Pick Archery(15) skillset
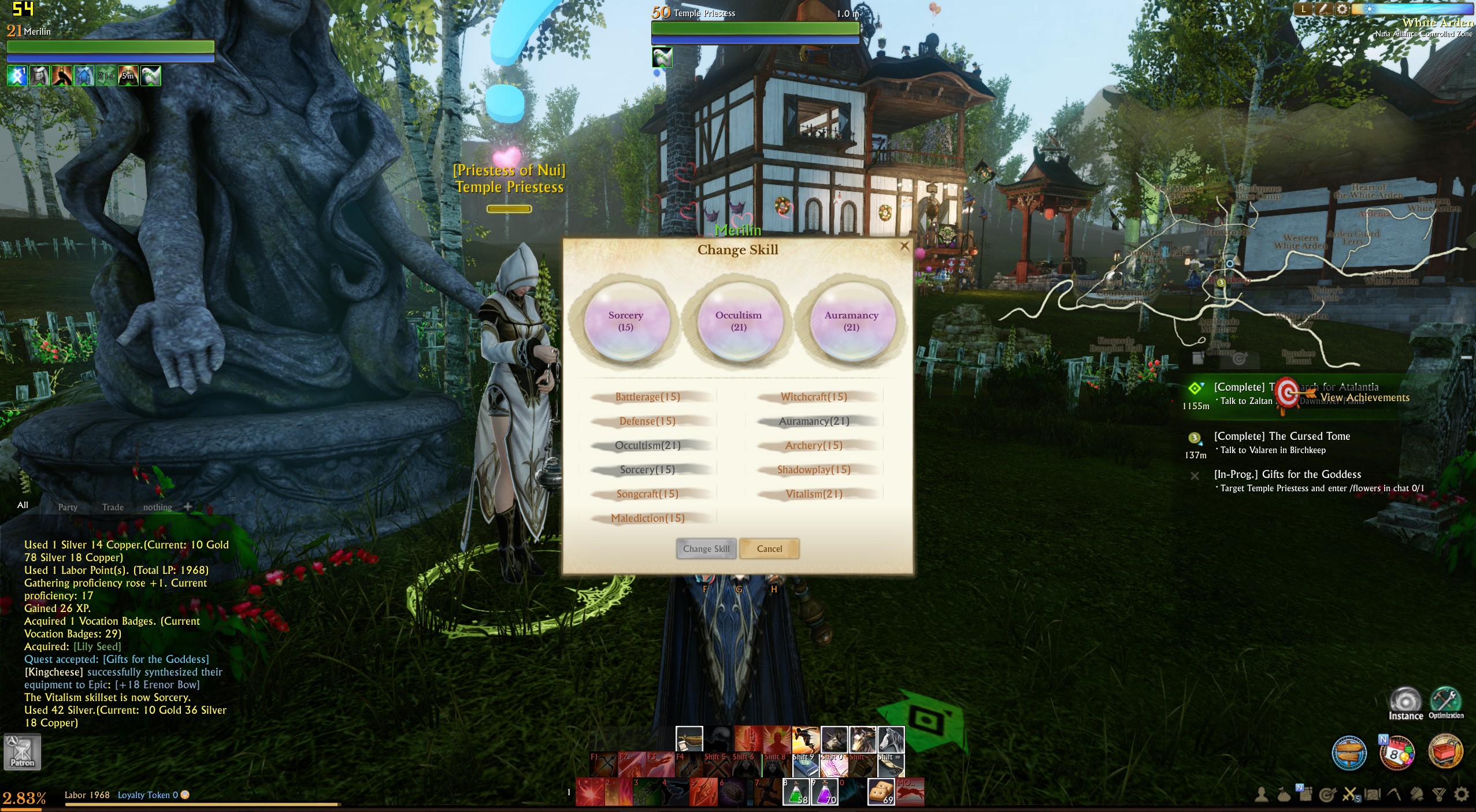Viewport: 1476px width, 812px height. [x=814, y=446]
